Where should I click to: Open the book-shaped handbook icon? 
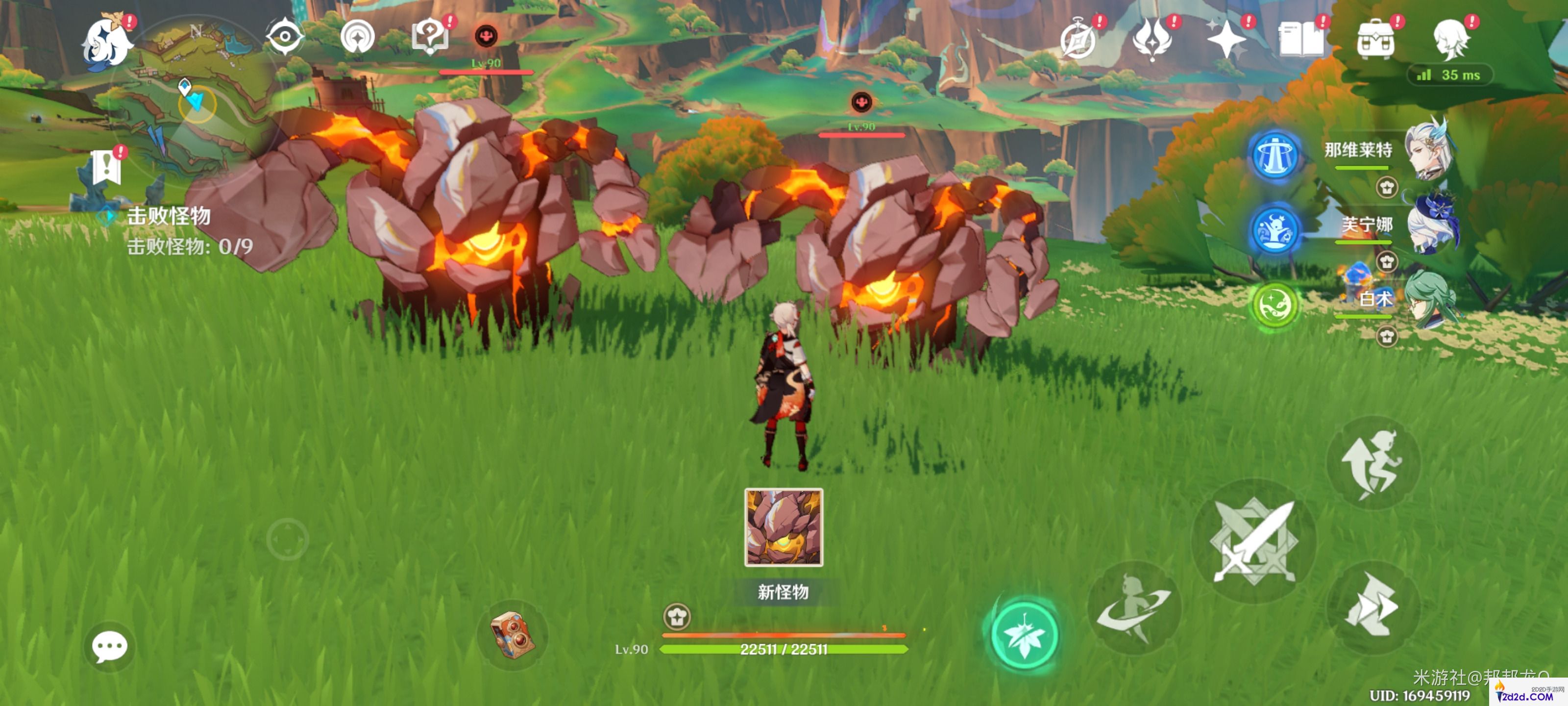tap(1301, 40)
